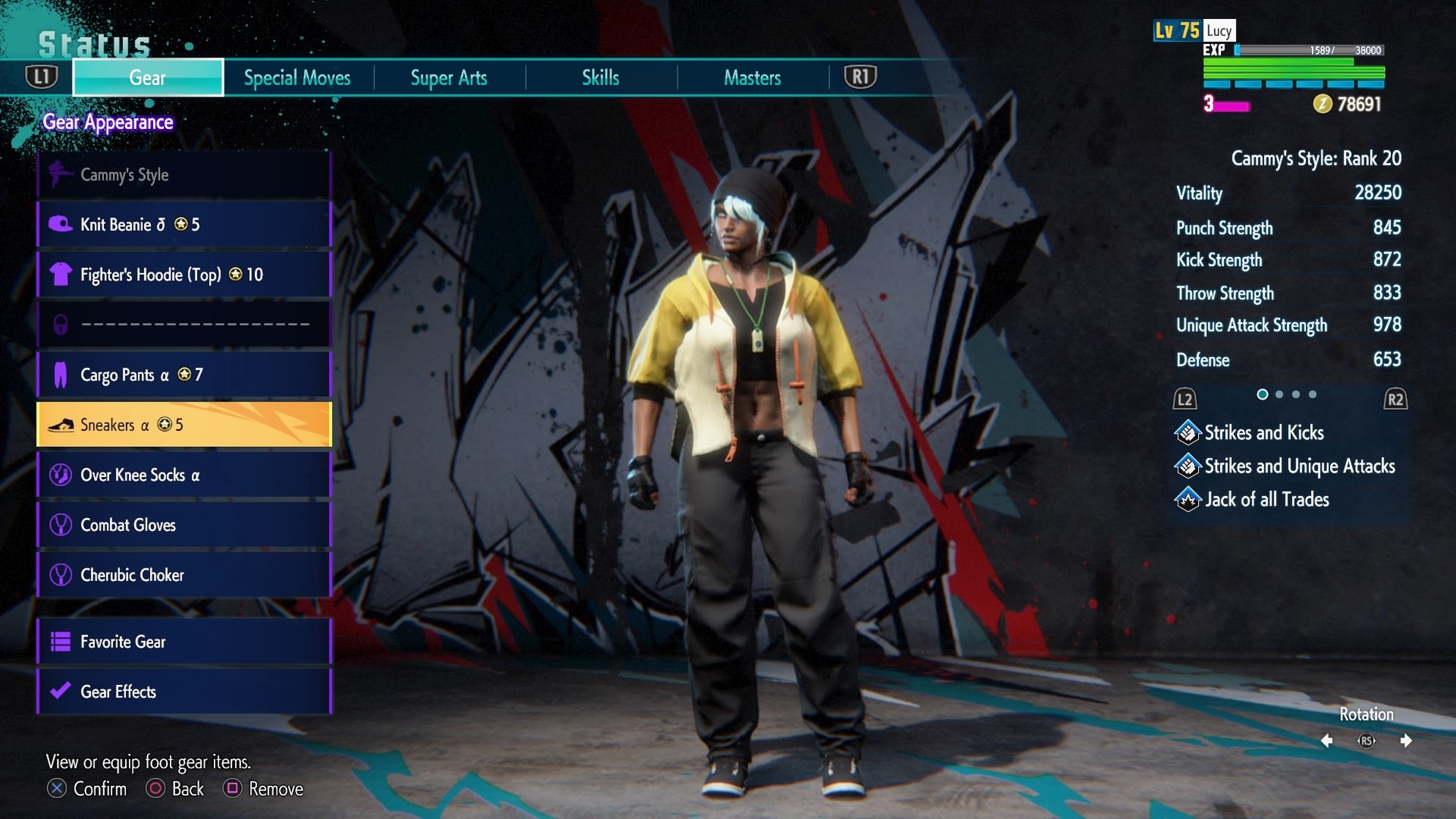Select the Jack of all Trades effect
Screen dimensions: 1456x819
point(1266,500)
